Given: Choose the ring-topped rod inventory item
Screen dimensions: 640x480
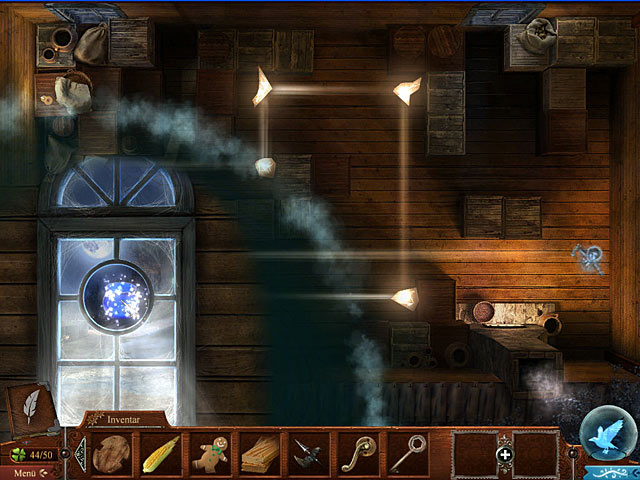Looking at the screenshot, I should (407, 453).
